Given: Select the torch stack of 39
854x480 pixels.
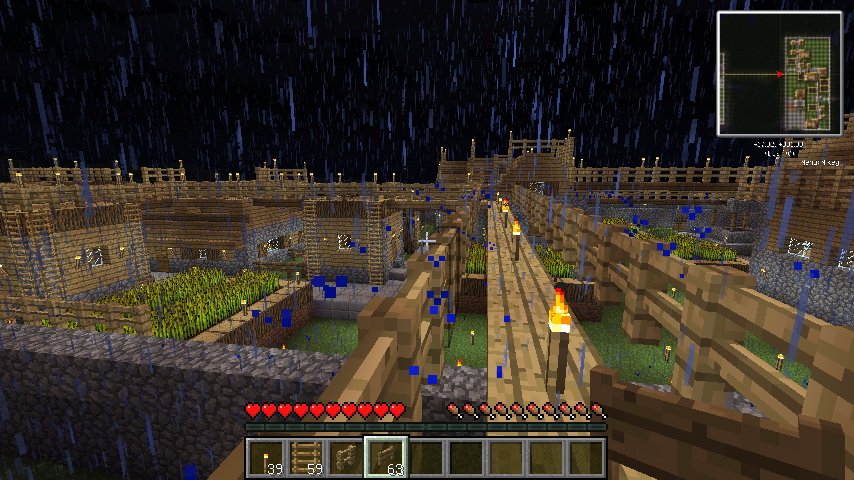Looking at the screenshot, I should click(x=266, y=458).
